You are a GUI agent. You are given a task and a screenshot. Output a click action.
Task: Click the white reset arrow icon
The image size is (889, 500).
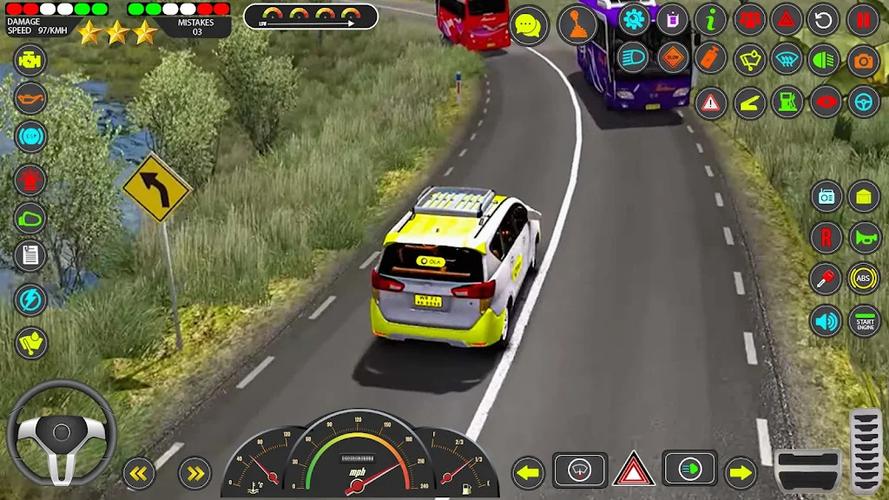click(x=824, y=19)
